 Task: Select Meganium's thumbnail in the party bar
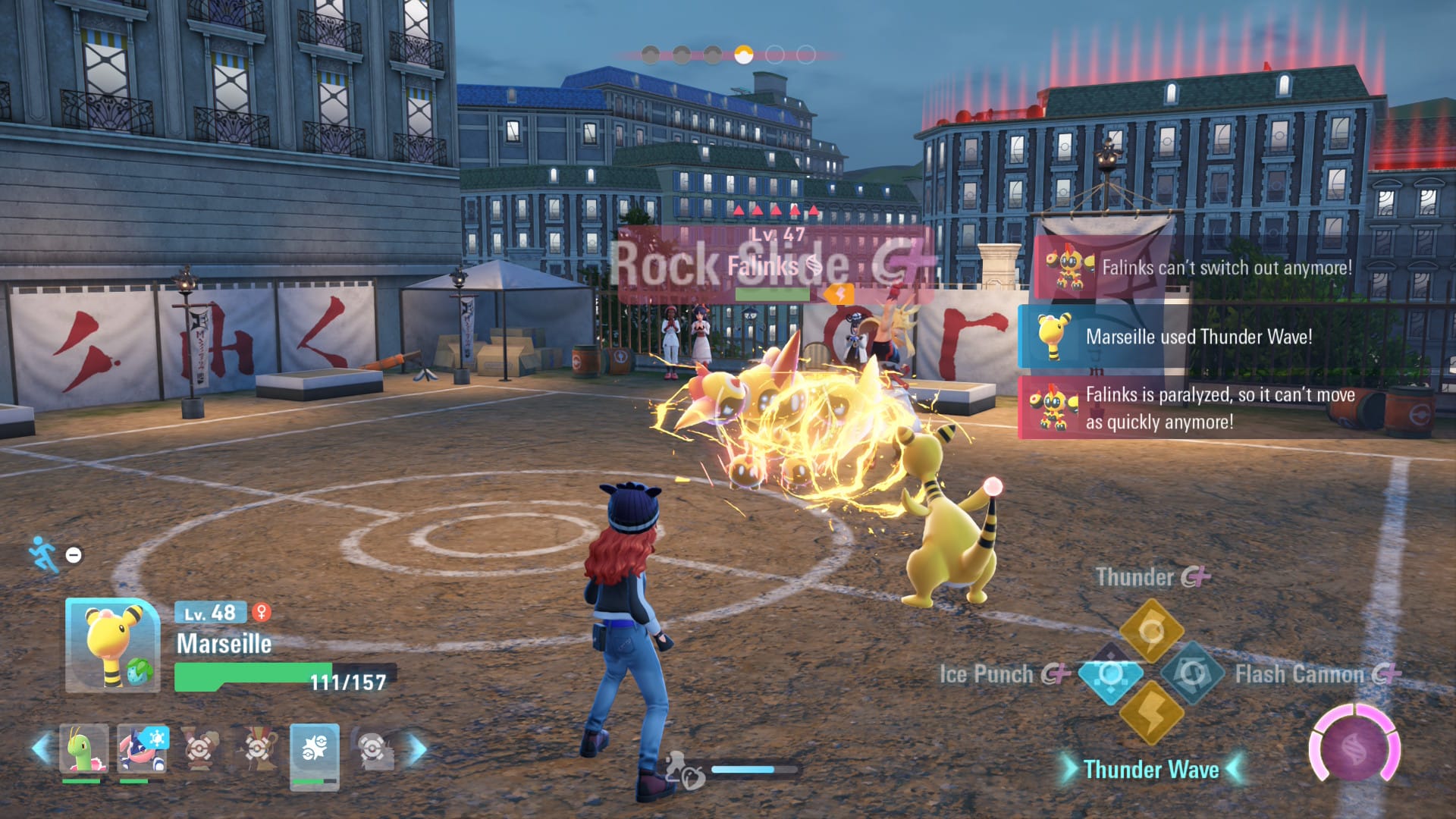84,748
